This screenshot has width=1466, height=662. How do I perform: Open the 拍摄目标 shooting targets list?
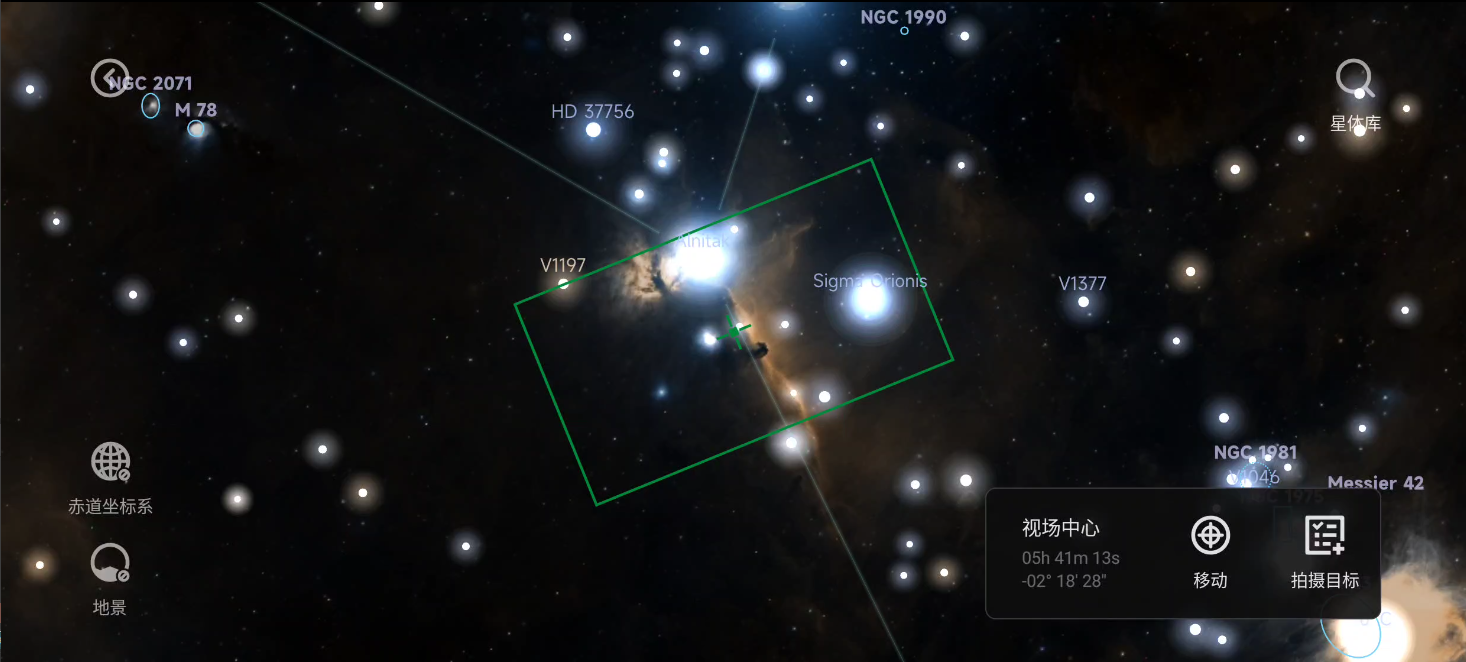(1325, 536)
